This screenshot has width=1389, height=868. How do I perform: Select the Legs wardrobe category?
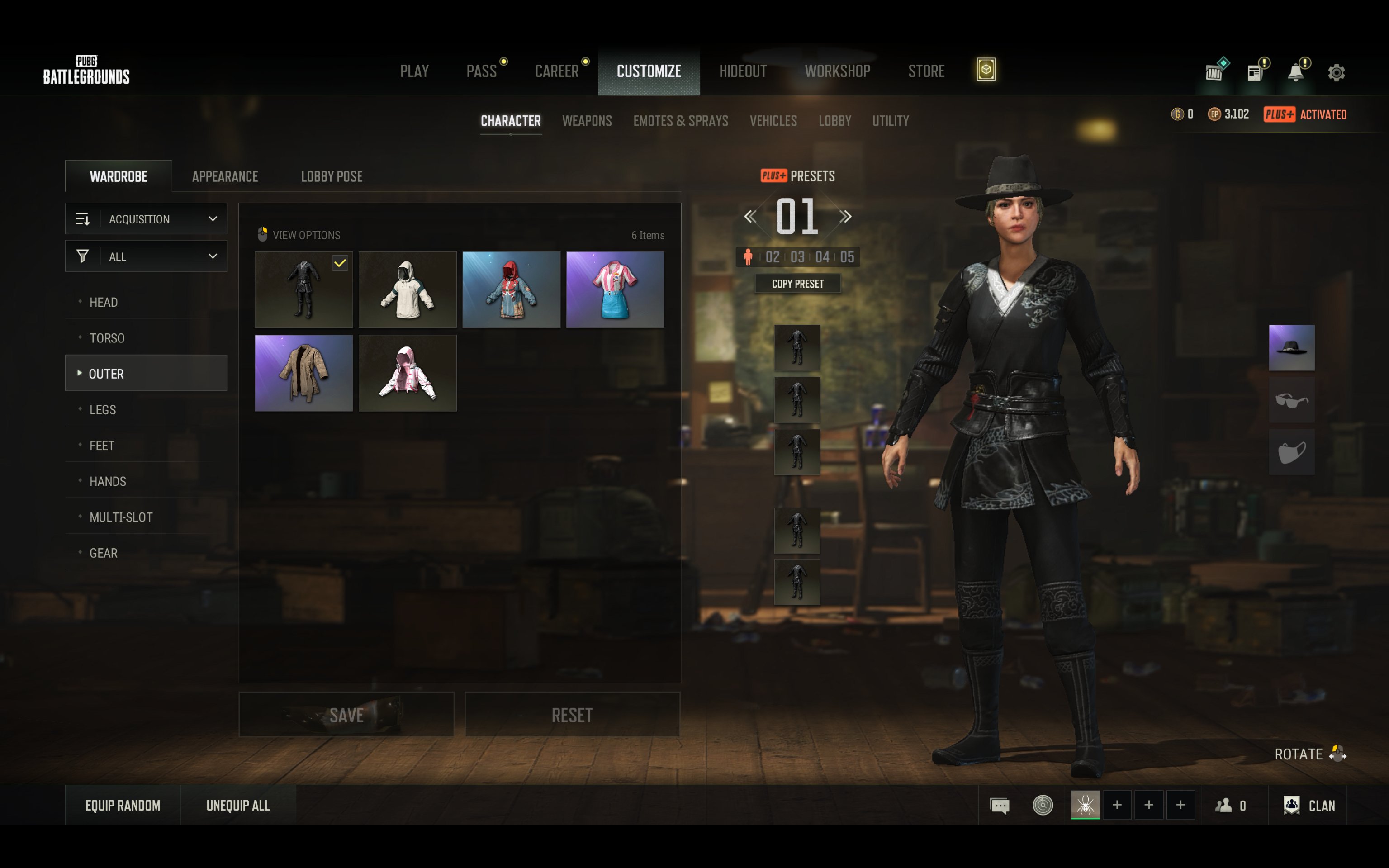(x=103, y=409)
